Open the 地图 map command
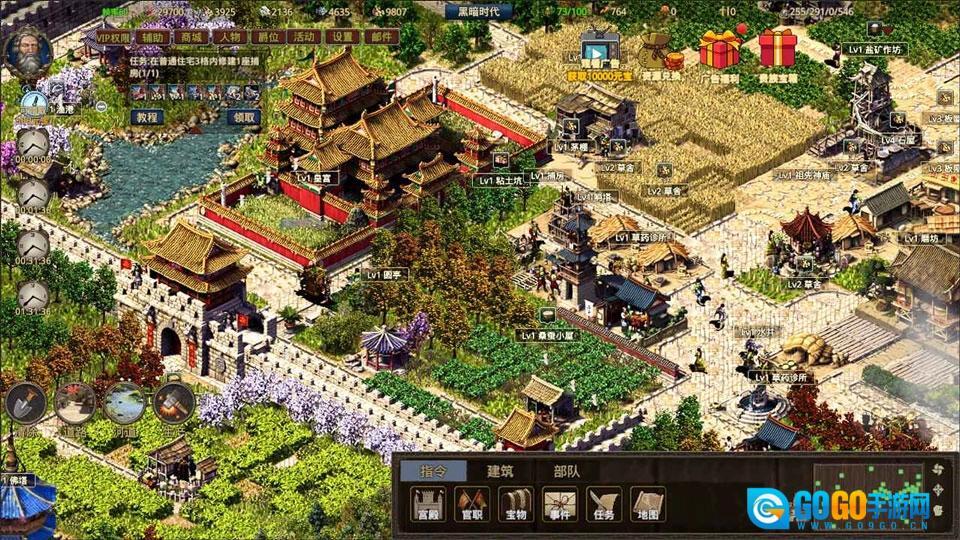960x540 pixels. [649, 504]
